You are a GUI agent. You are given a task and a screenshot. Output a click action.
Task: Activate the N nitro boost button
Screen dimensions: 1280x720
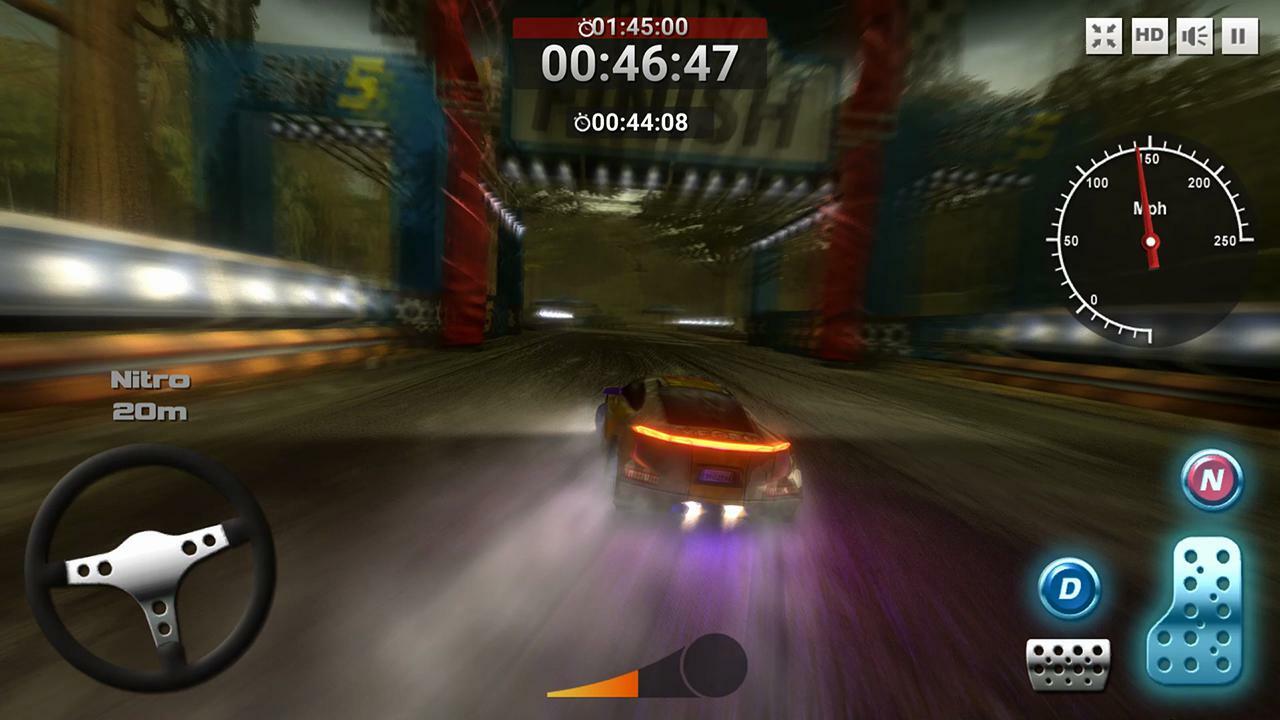1212,480
